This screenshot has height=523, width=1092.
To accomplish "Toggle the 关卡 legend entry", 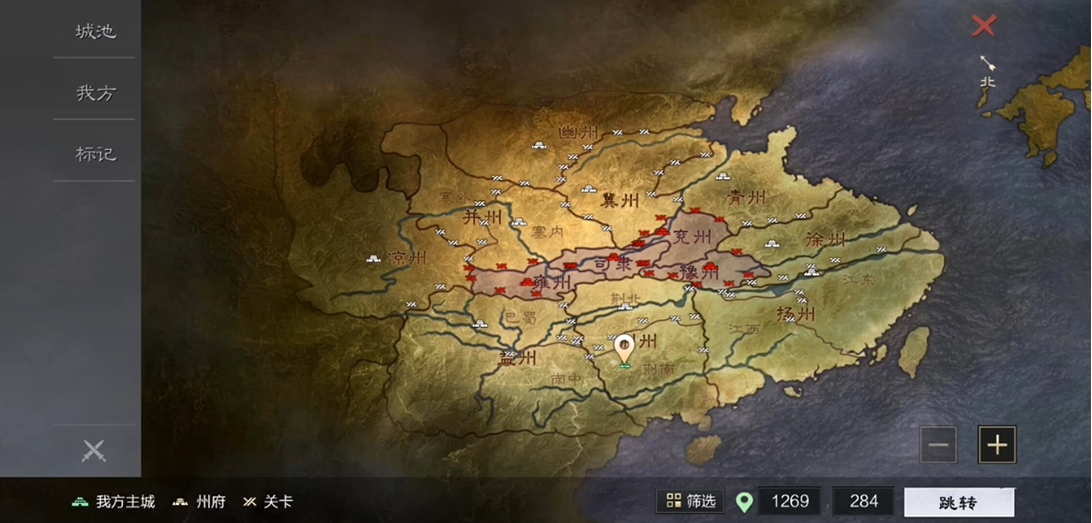I will (268, 502).
